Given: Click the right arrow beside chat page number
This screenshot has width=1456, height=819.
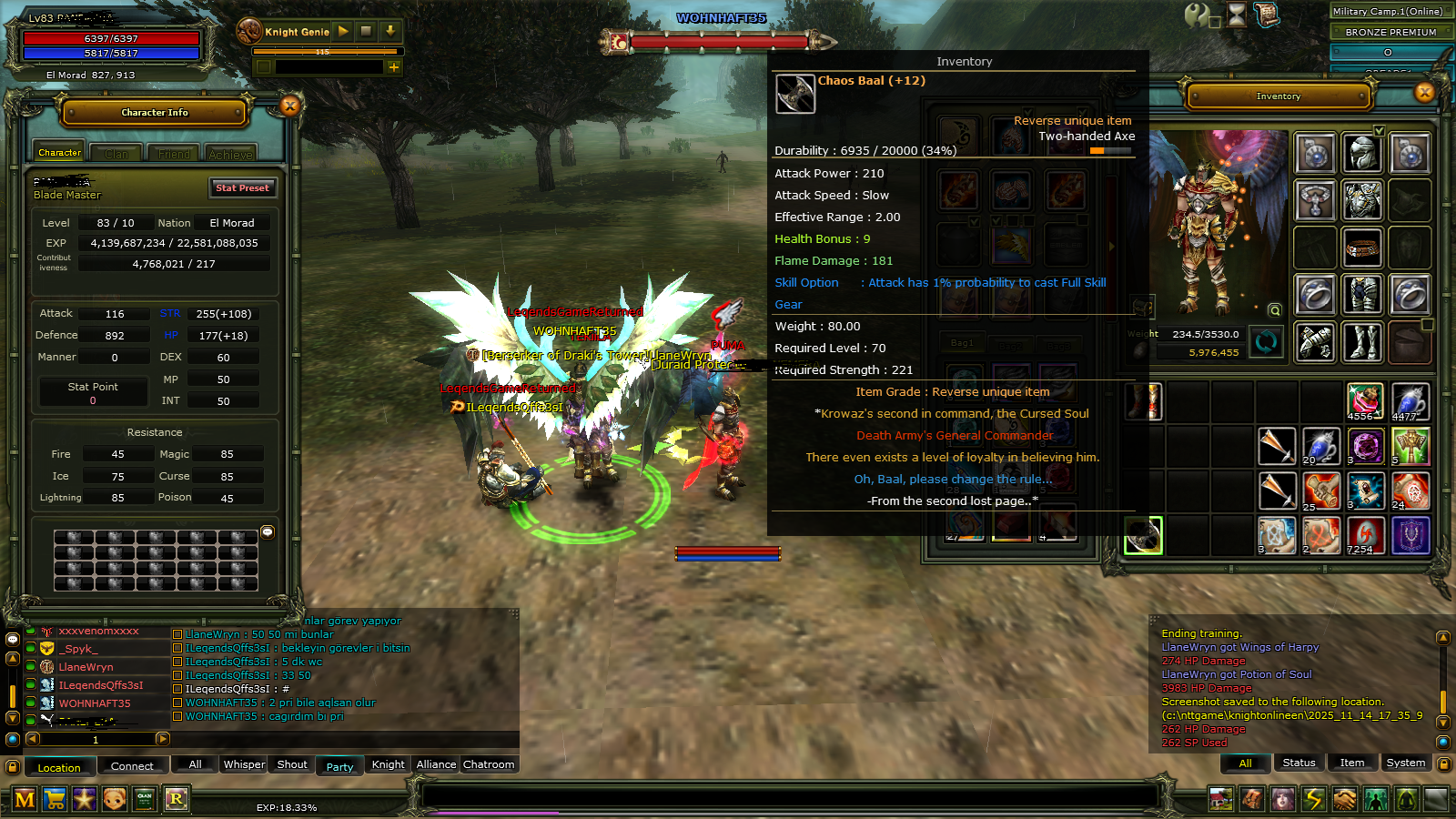Looking at the screenshot, I should [x=164, y=740].
